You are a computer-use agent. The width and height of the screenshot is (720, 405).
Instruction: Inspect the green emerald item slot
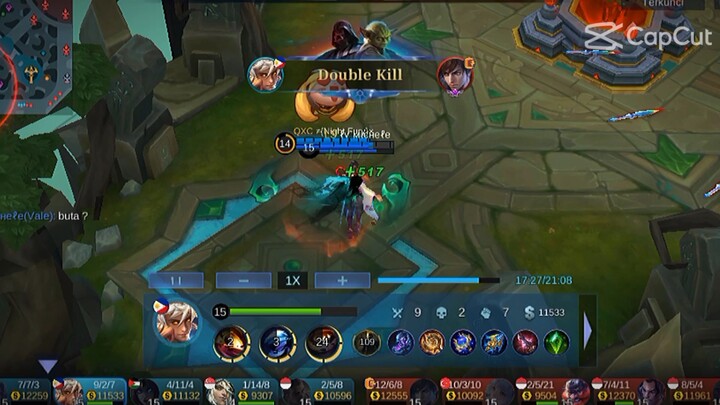556,343
